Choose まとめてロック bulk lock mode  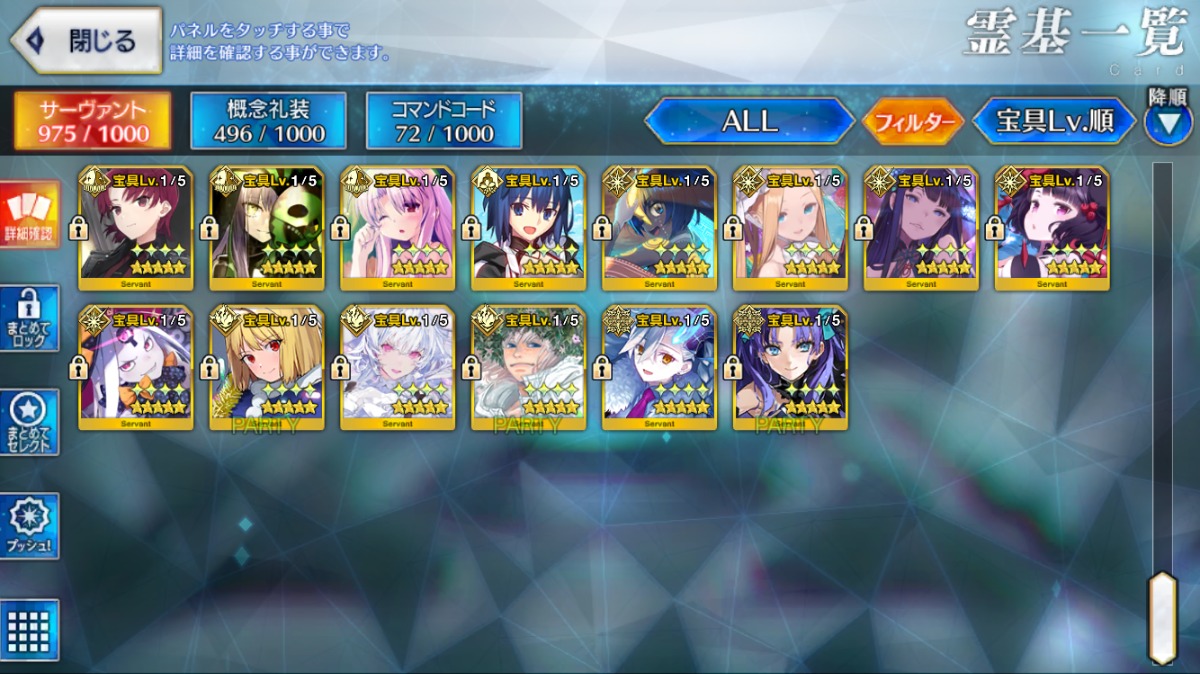(x=29, y=318)
